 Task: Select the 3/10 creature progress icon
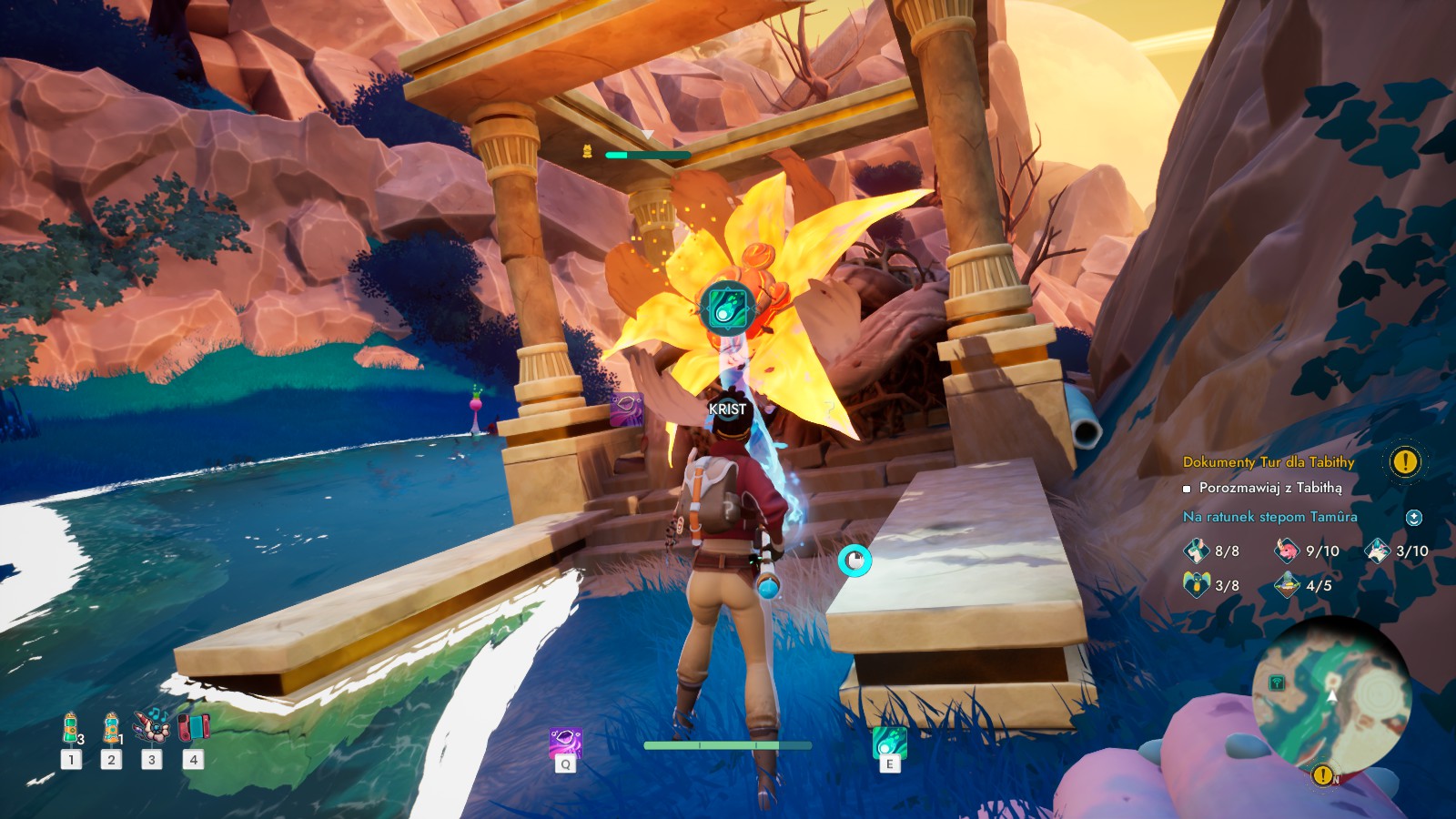[1378, 551]
